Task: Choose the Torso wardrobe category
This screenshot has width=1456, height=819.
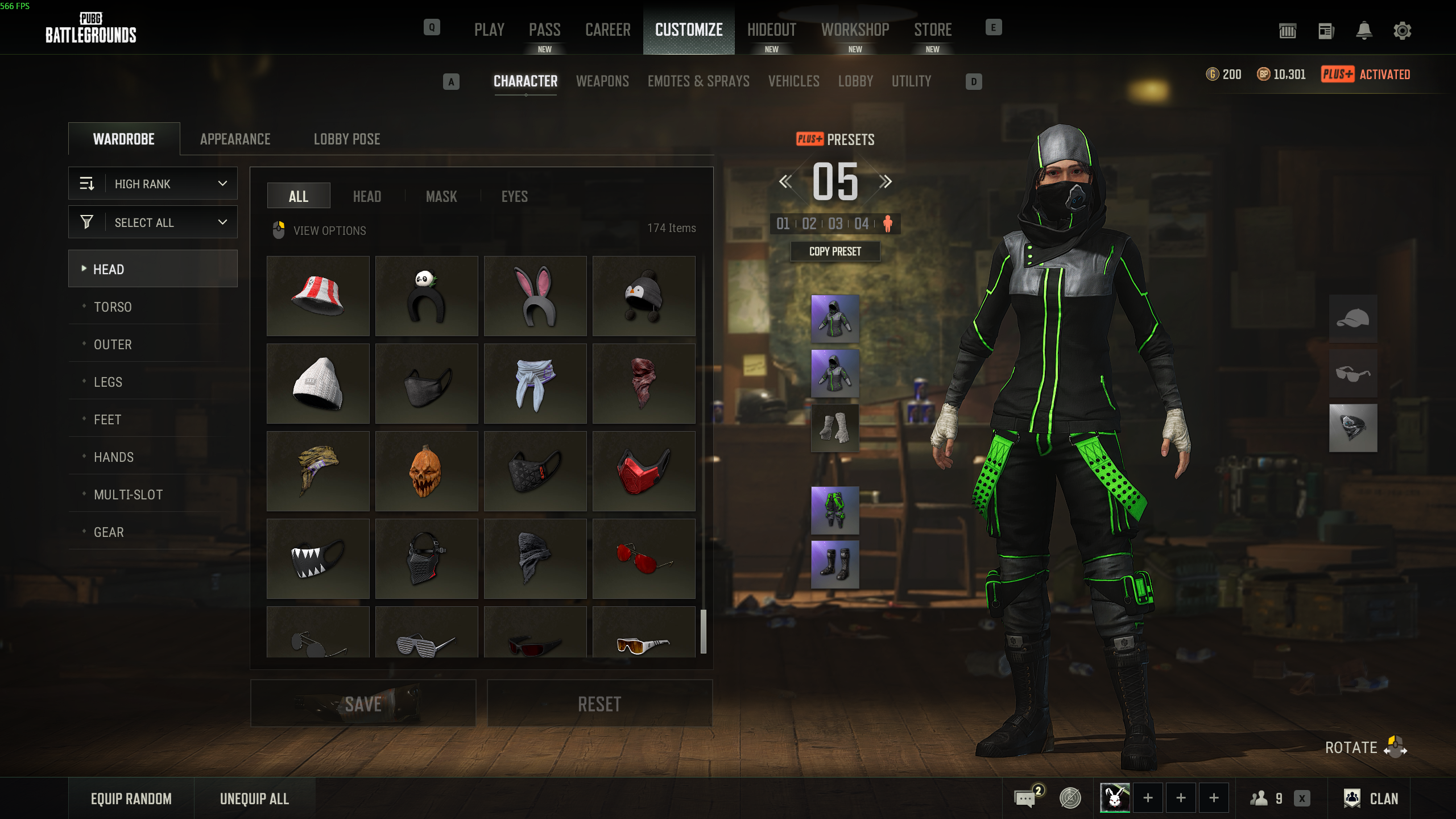Action: click(x=113, y=307)
